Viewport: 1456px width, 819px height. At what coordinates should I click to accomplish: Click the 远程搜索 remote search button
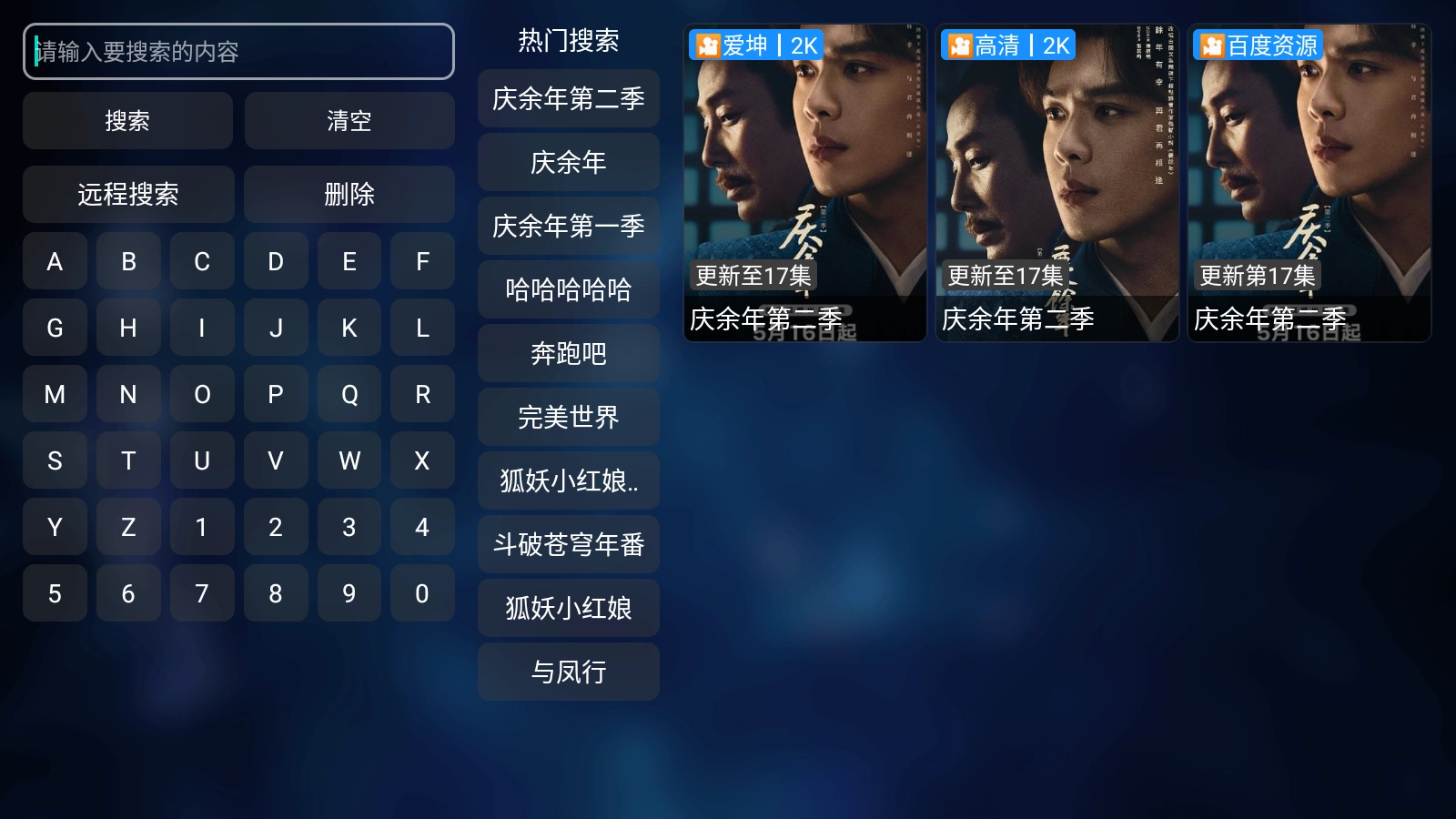[128, 194]
